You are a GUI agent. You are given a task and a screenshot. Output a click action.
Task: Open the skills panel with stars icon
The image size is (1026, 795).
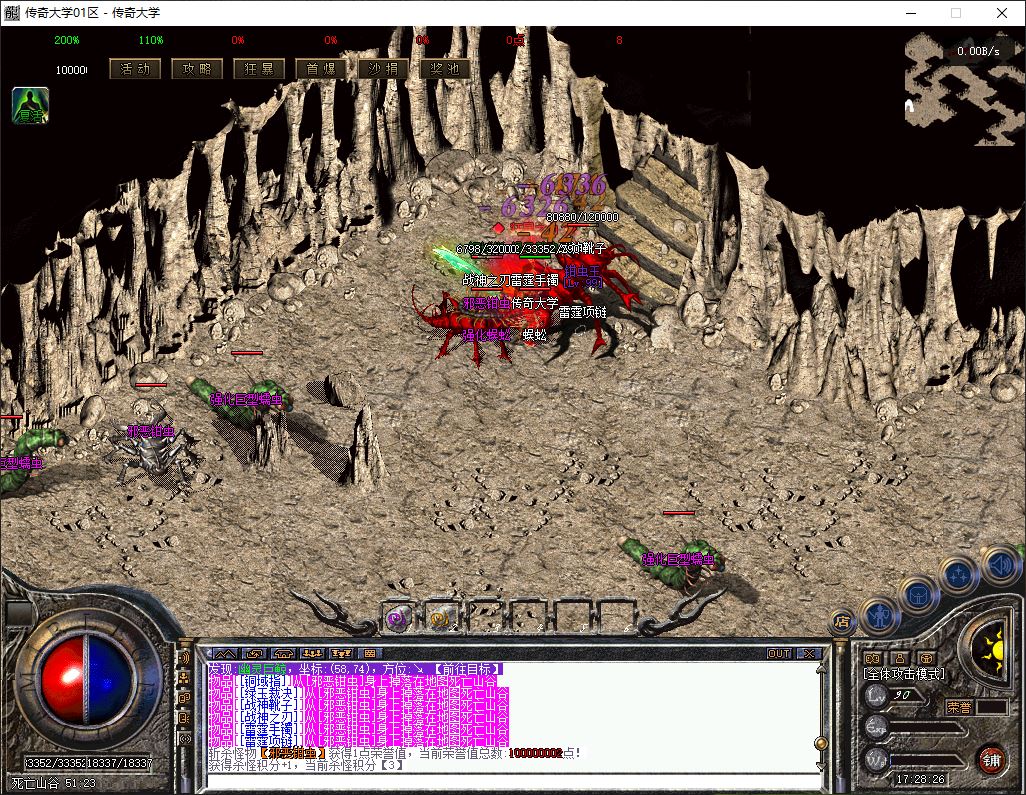point(958,575)
